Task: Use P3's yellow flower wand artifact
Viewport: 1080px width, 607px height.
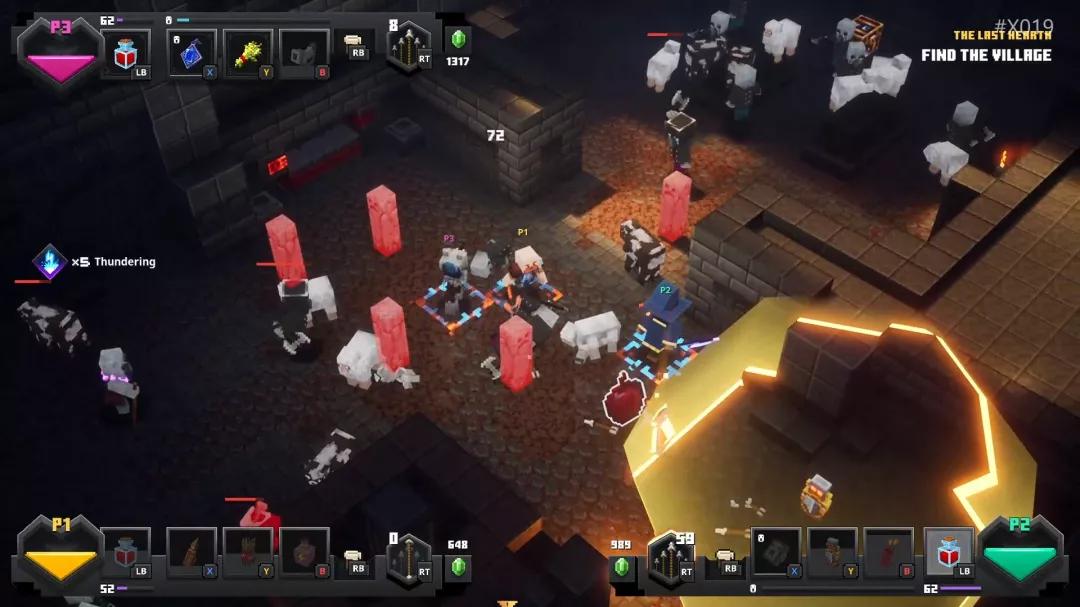Action: tap(248, 53)
